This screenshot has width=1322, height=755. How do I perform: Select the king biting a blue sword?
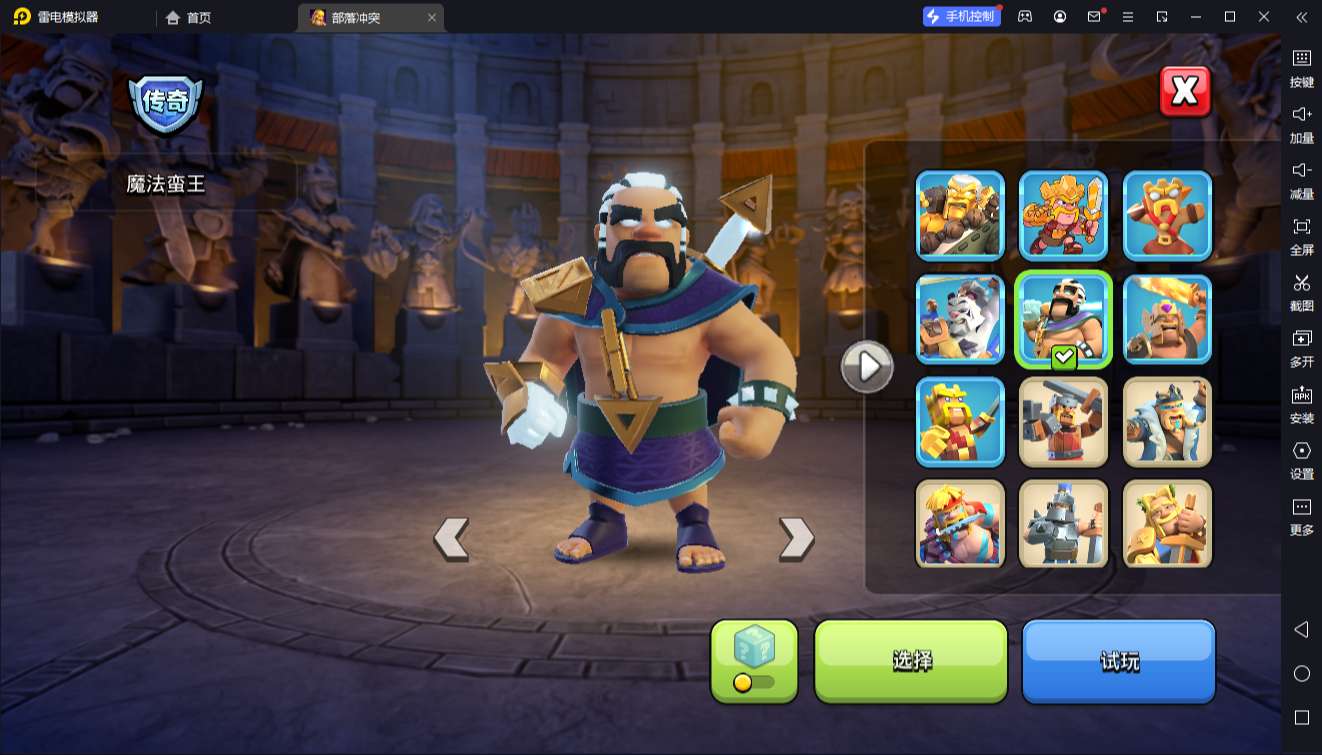pos(960,524)
